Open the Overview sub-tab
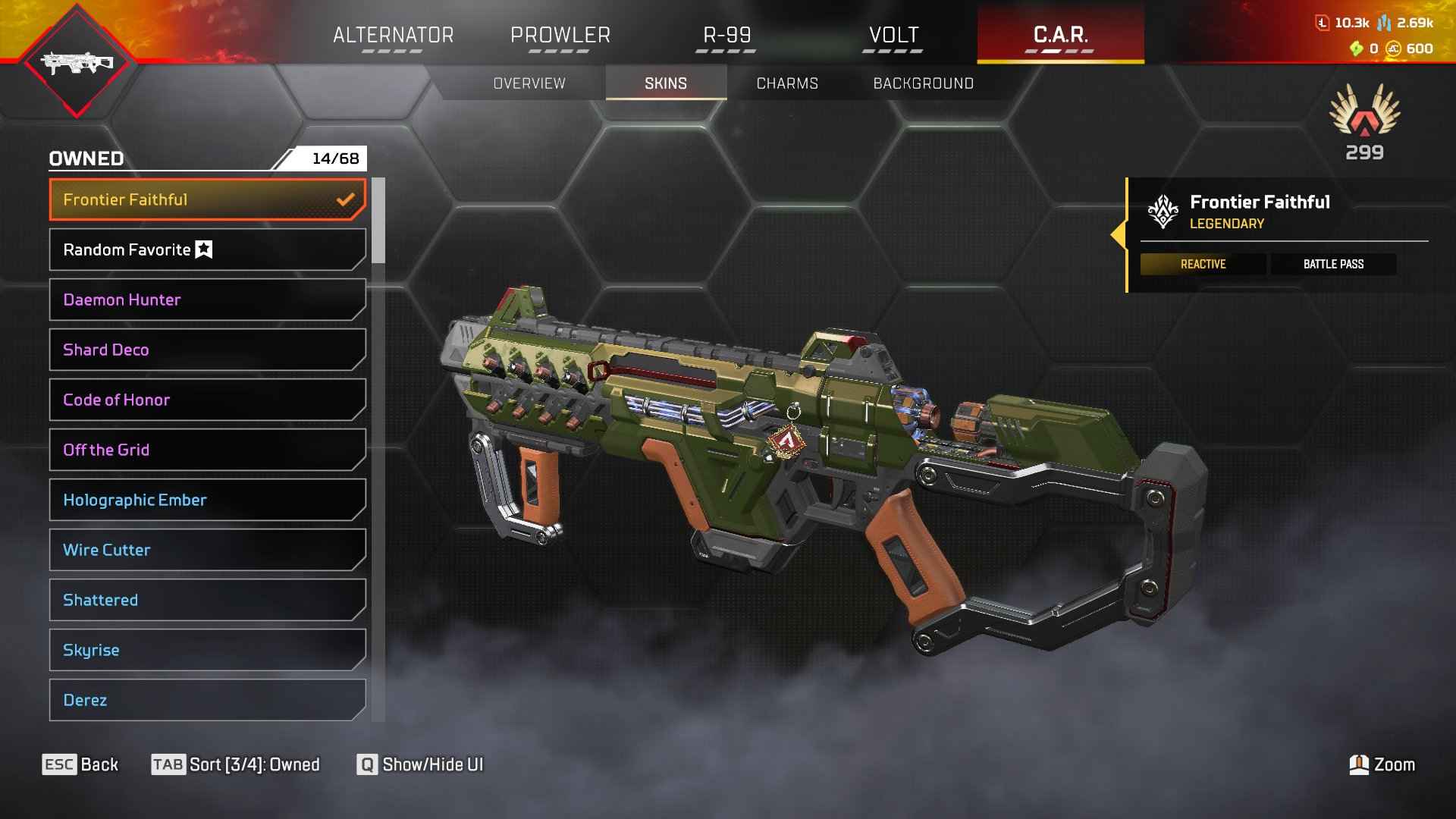This screenshot has height=819, width=1456. [x=529, y=83]
